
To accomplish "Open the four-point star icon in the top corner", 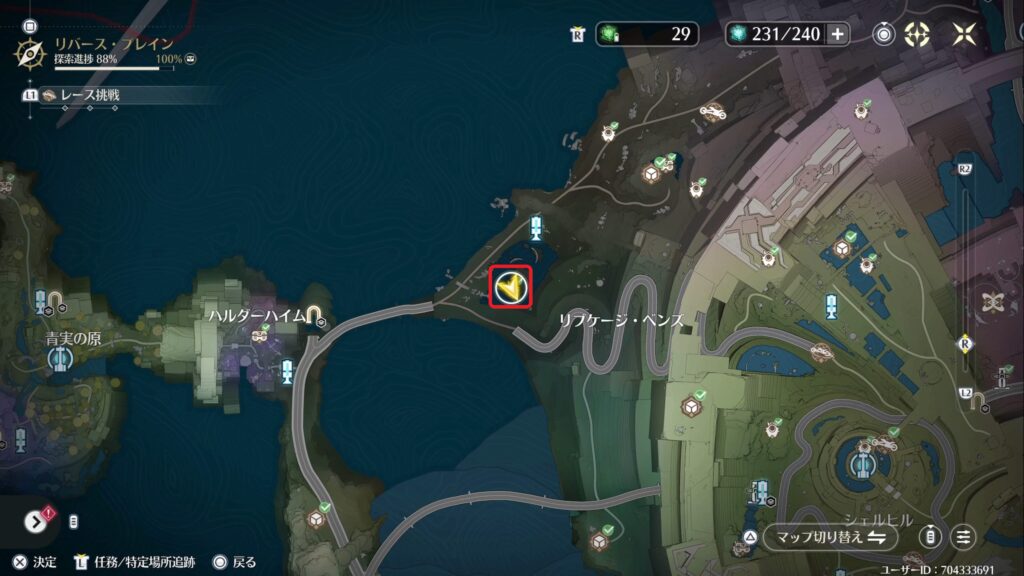I will [x=964, y=34].
